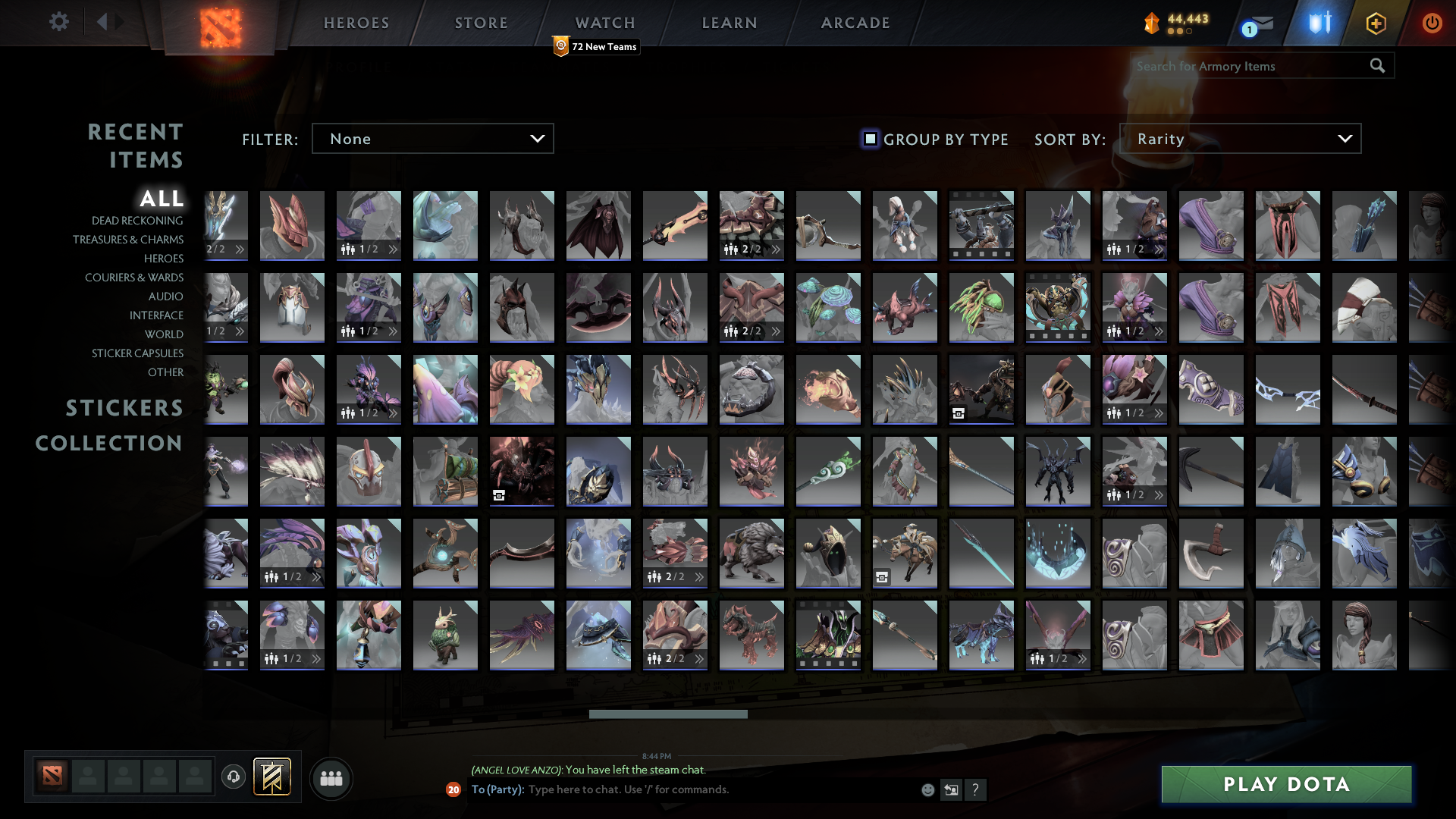Open the FILTER dropdown set to None
The width and height of the screenshot is (1456, 819).
(x=432, y=138)
